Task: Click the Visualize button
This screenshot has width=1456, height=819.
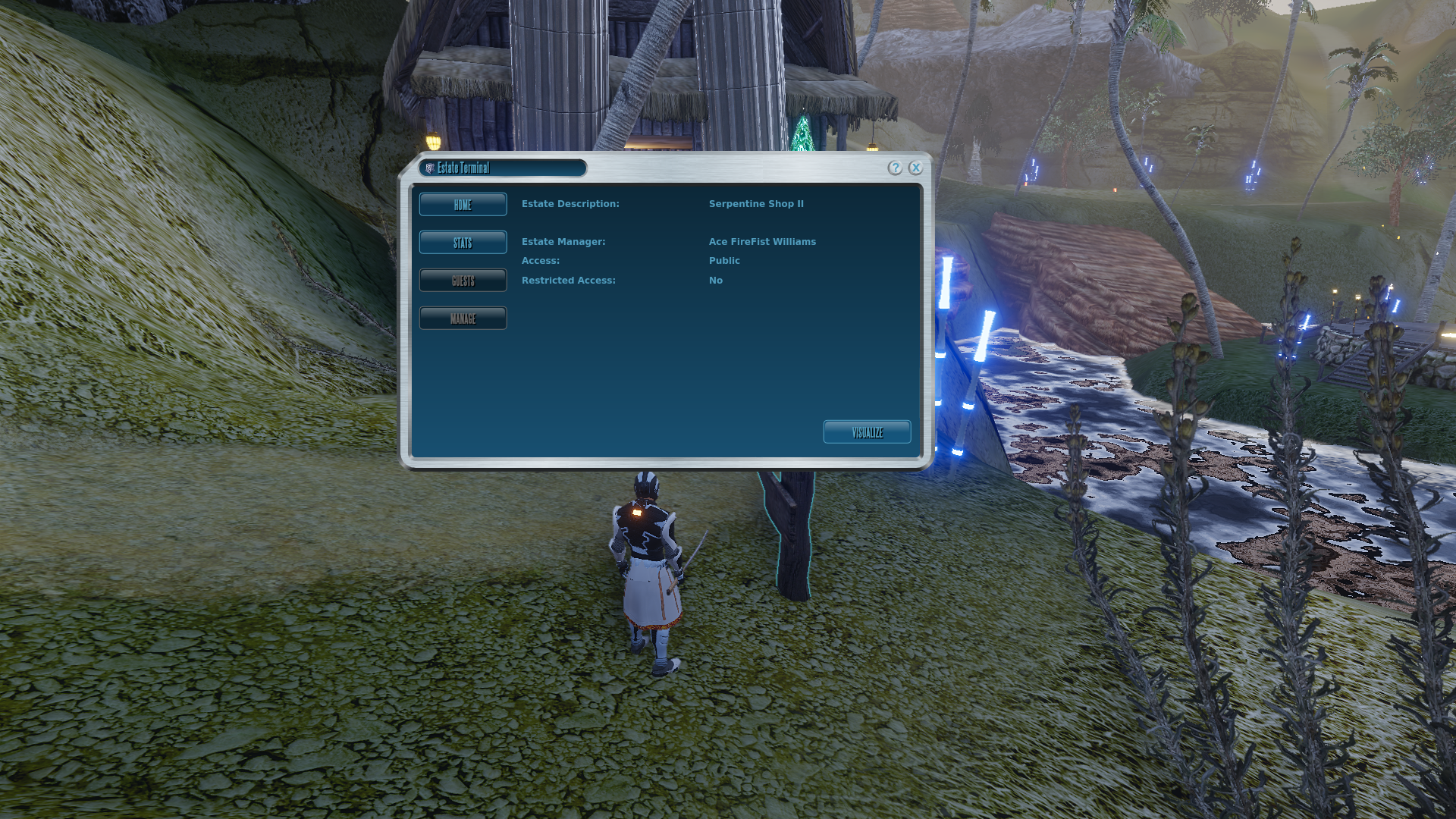Action: (867, 432)
